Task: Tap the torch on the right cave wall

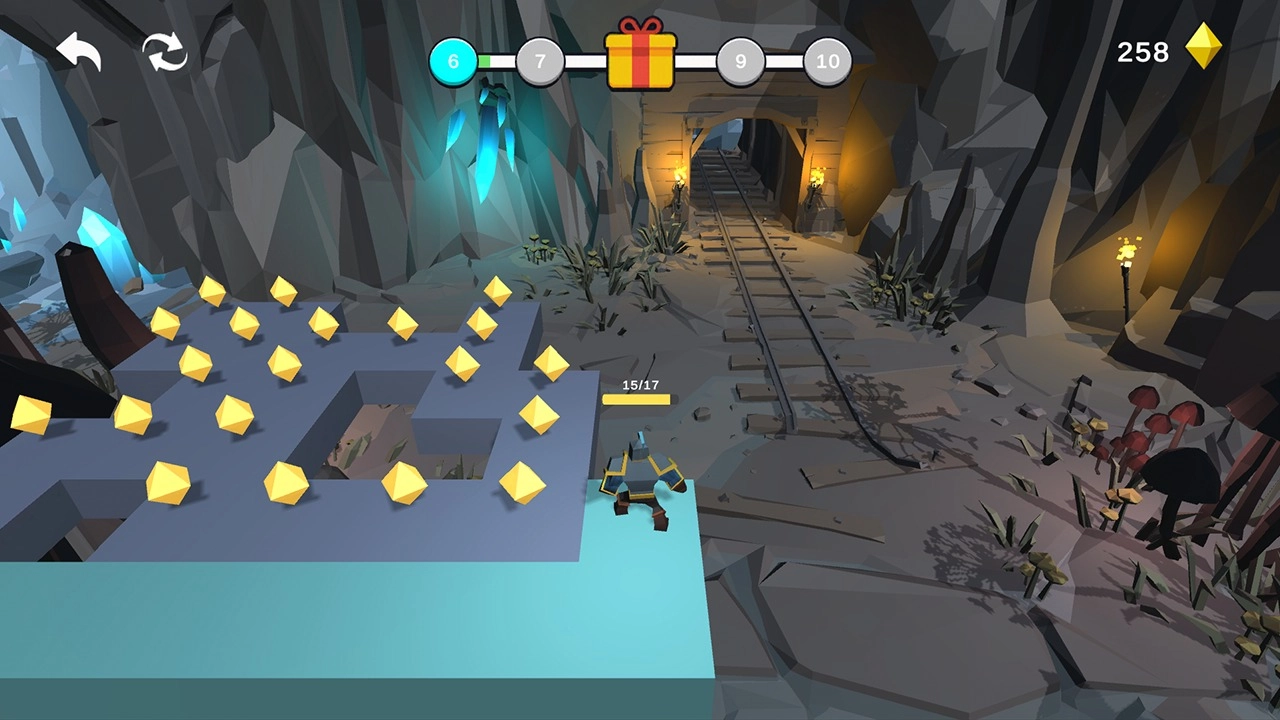Action: pos(1128,250)
